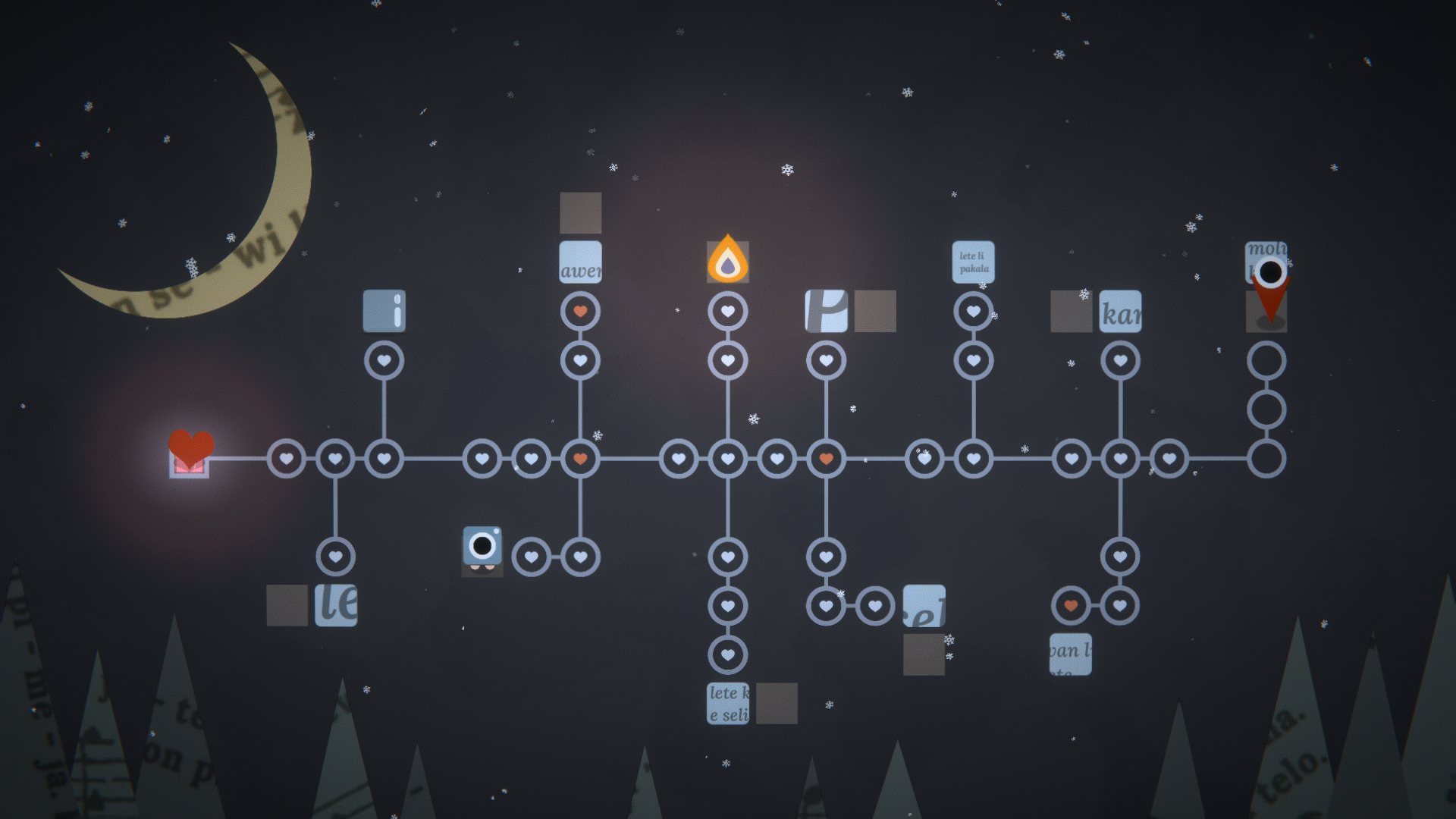Select the "lete k e seli" level tile

tap(728, 704)
